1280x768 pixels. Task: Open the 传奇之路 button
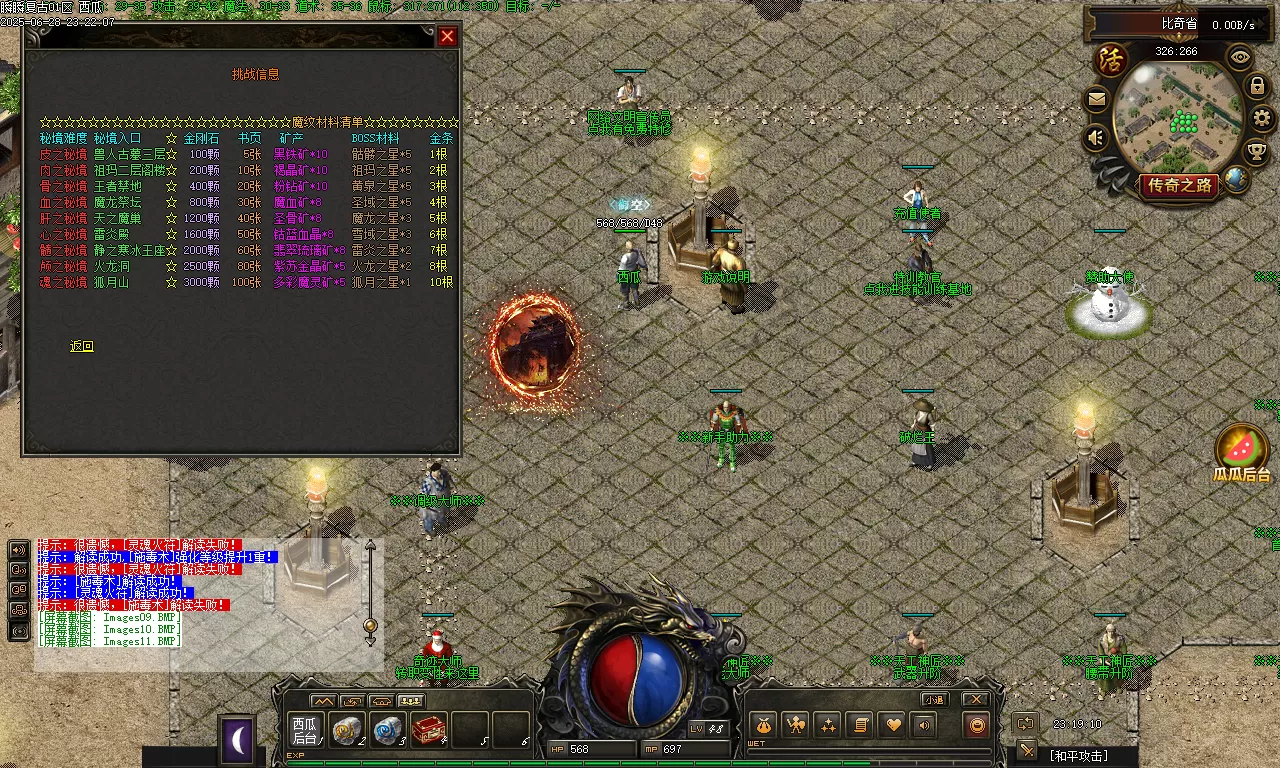[x=1179, y=185]
